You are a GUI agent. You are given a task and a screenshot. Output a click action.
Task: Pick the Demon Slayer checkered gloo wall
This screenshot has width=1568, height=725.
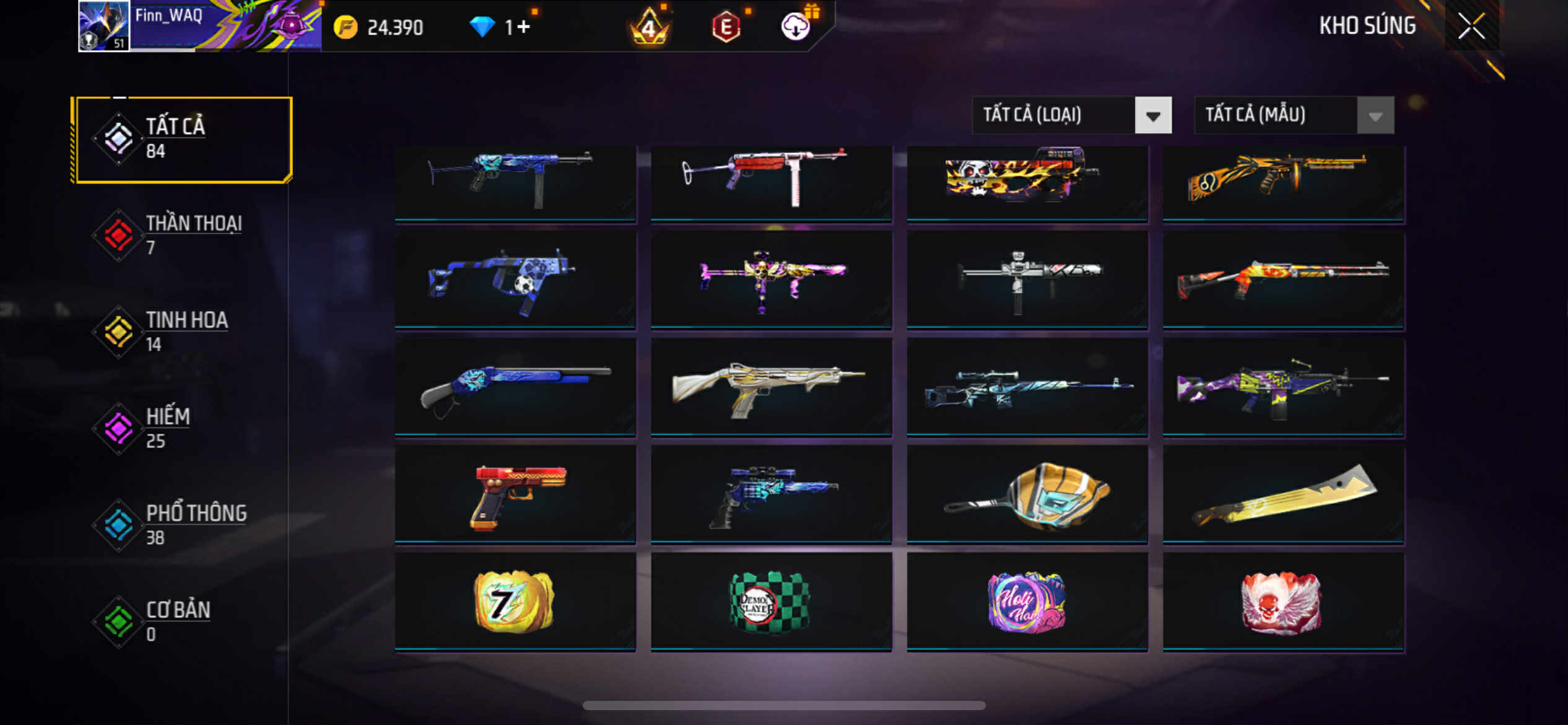pos(771,602)
